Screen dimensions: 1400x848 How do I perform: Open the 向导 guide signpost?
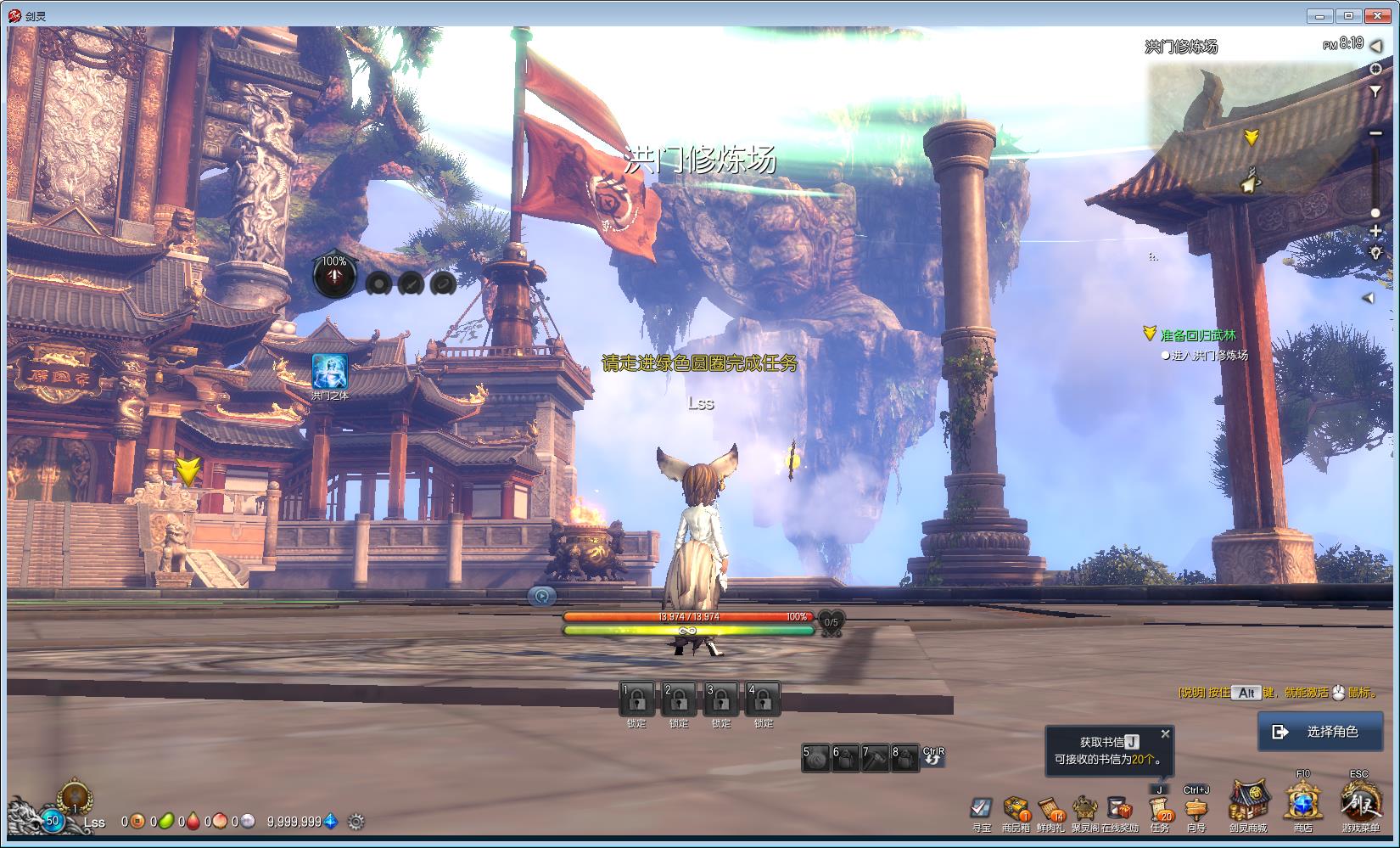point(1196,810)
